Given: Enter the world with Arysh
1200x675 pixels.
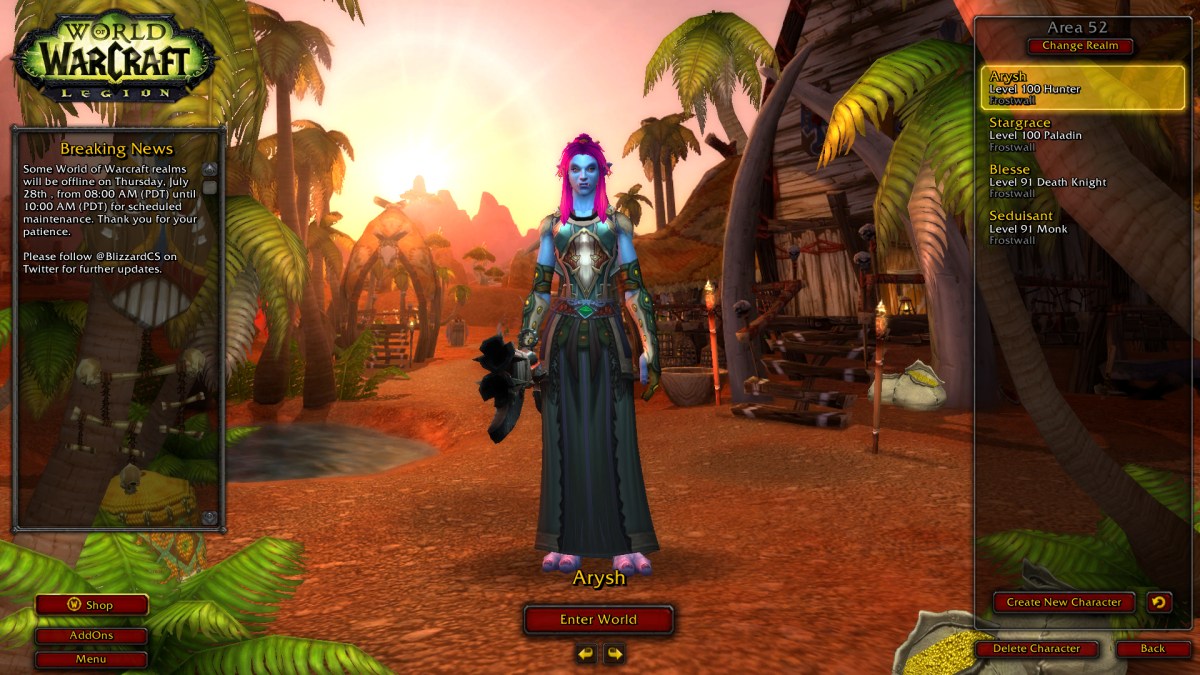Looking at the screenshot, I should 598,620.
